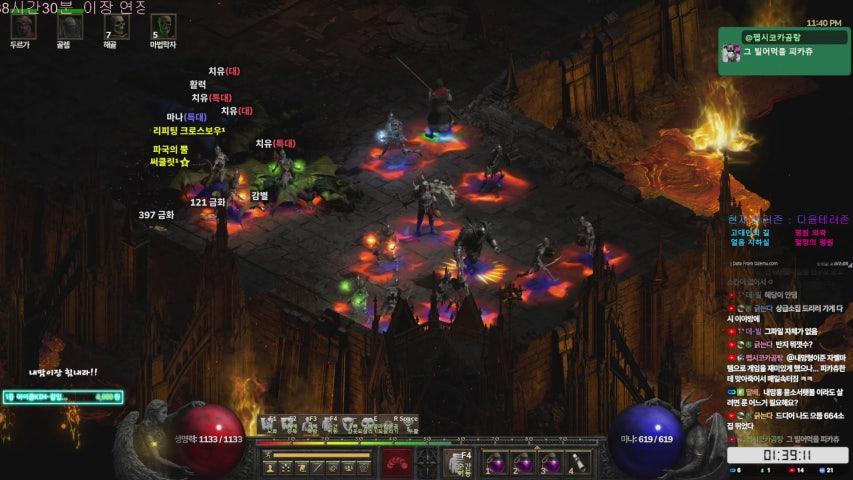The width and height of the screenshot is (853, 480).
Task: Toggle the run/walk icon beside the stamina bar
Action: [268, 455]
